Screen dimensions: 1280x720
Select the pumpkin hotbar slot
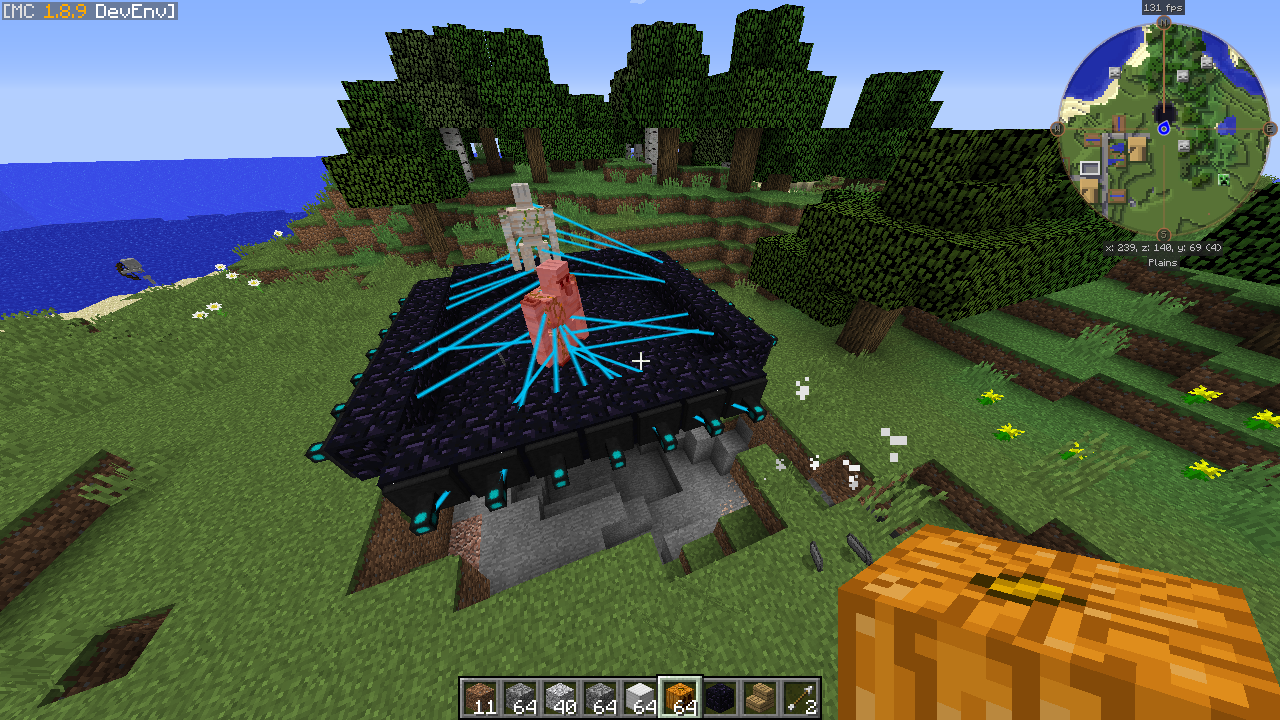tap(680, 697)
